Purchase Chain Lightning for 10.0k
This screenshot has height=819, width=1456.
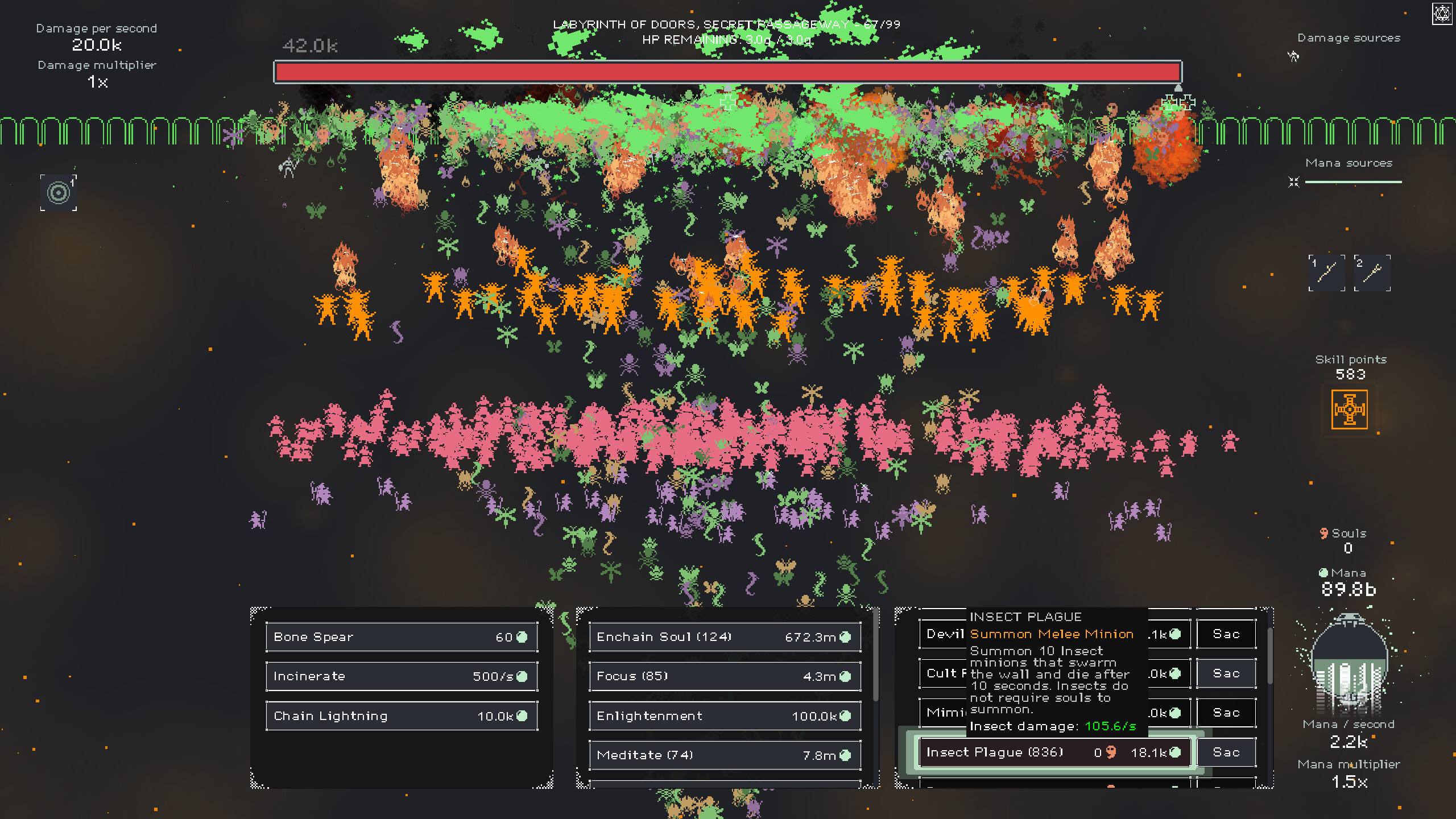pos(401,715)
